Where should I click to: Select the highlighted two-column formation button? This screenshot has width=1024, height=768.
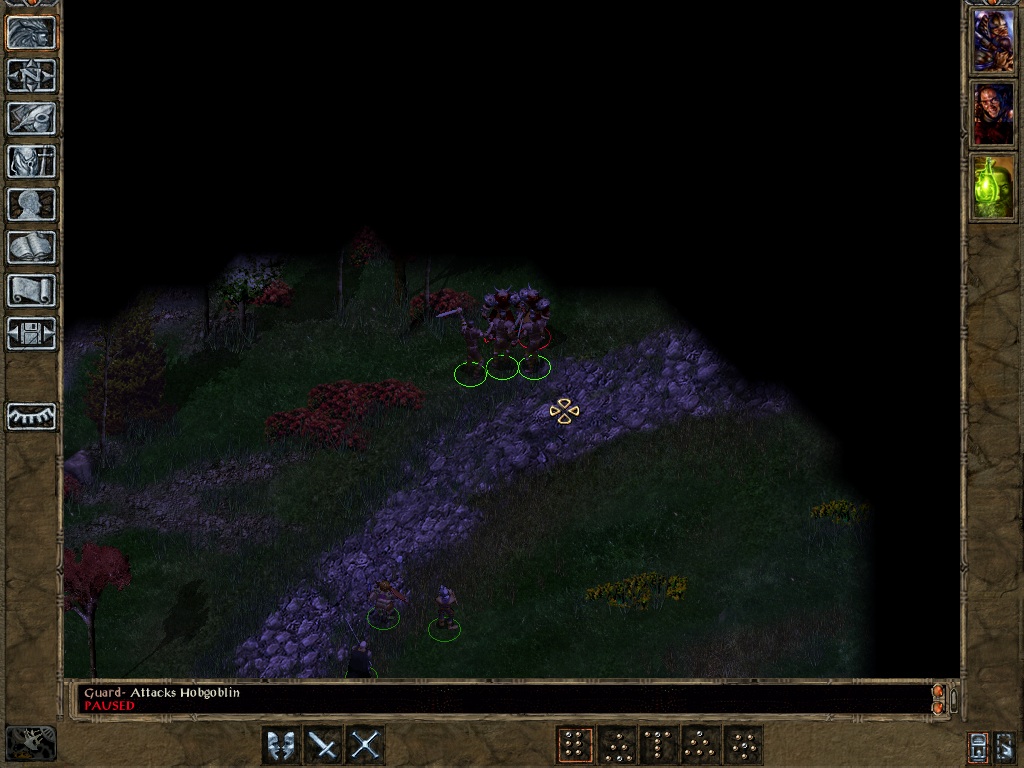point(574,745)
